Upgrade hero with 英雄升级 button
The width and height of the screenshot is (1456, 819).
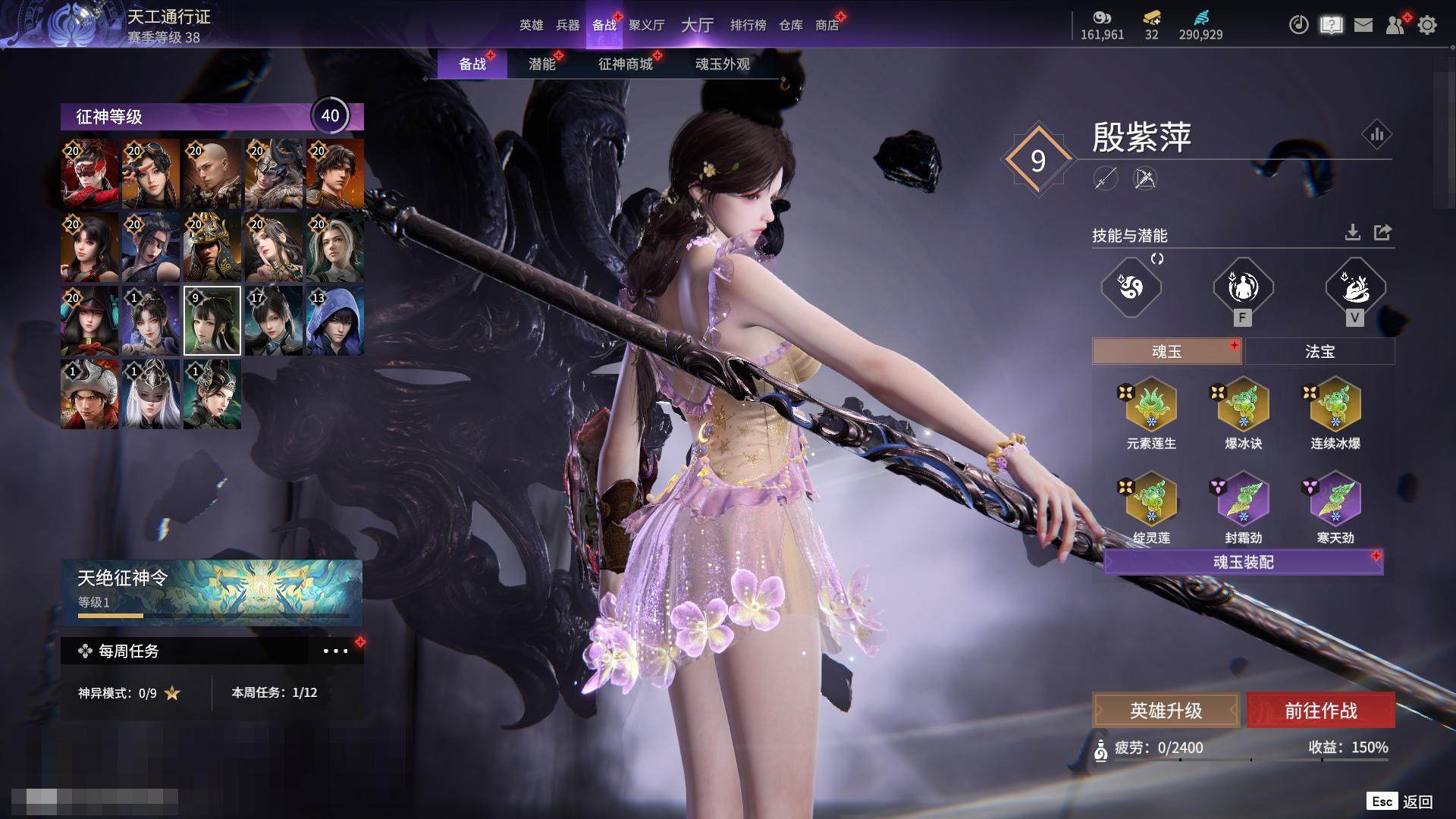[x=1166, y=711]
